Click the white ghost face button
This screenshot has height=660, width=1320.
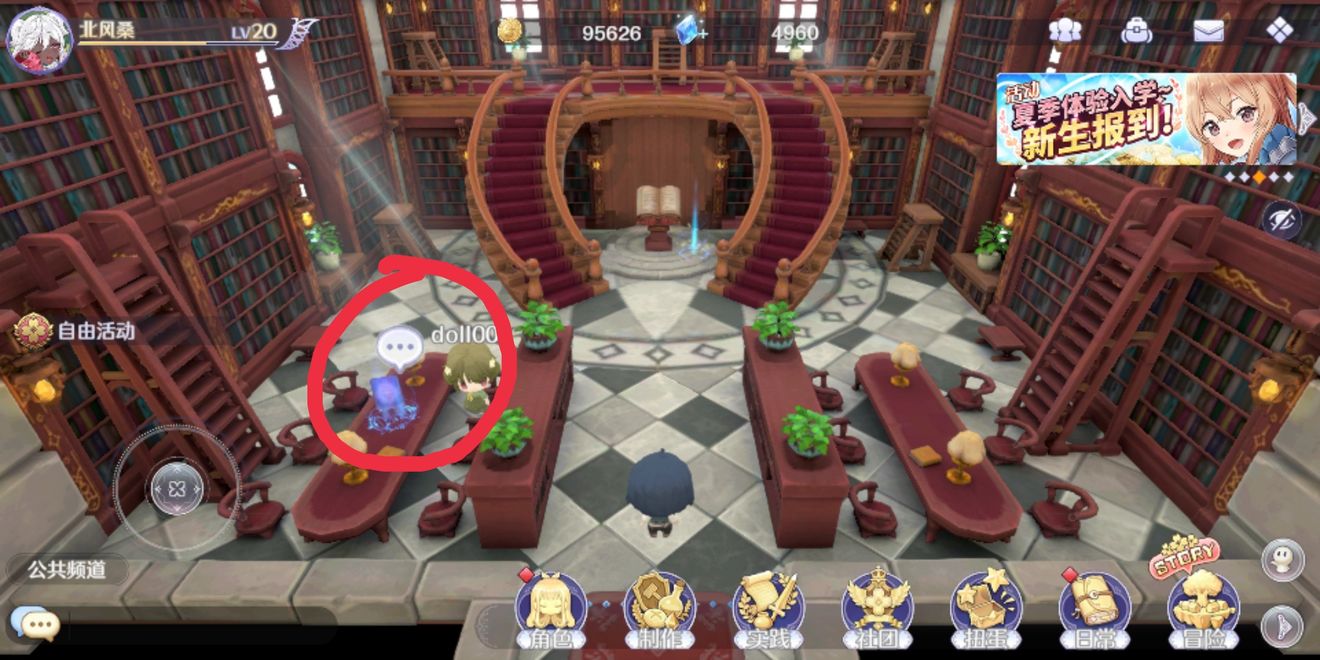1281,560
